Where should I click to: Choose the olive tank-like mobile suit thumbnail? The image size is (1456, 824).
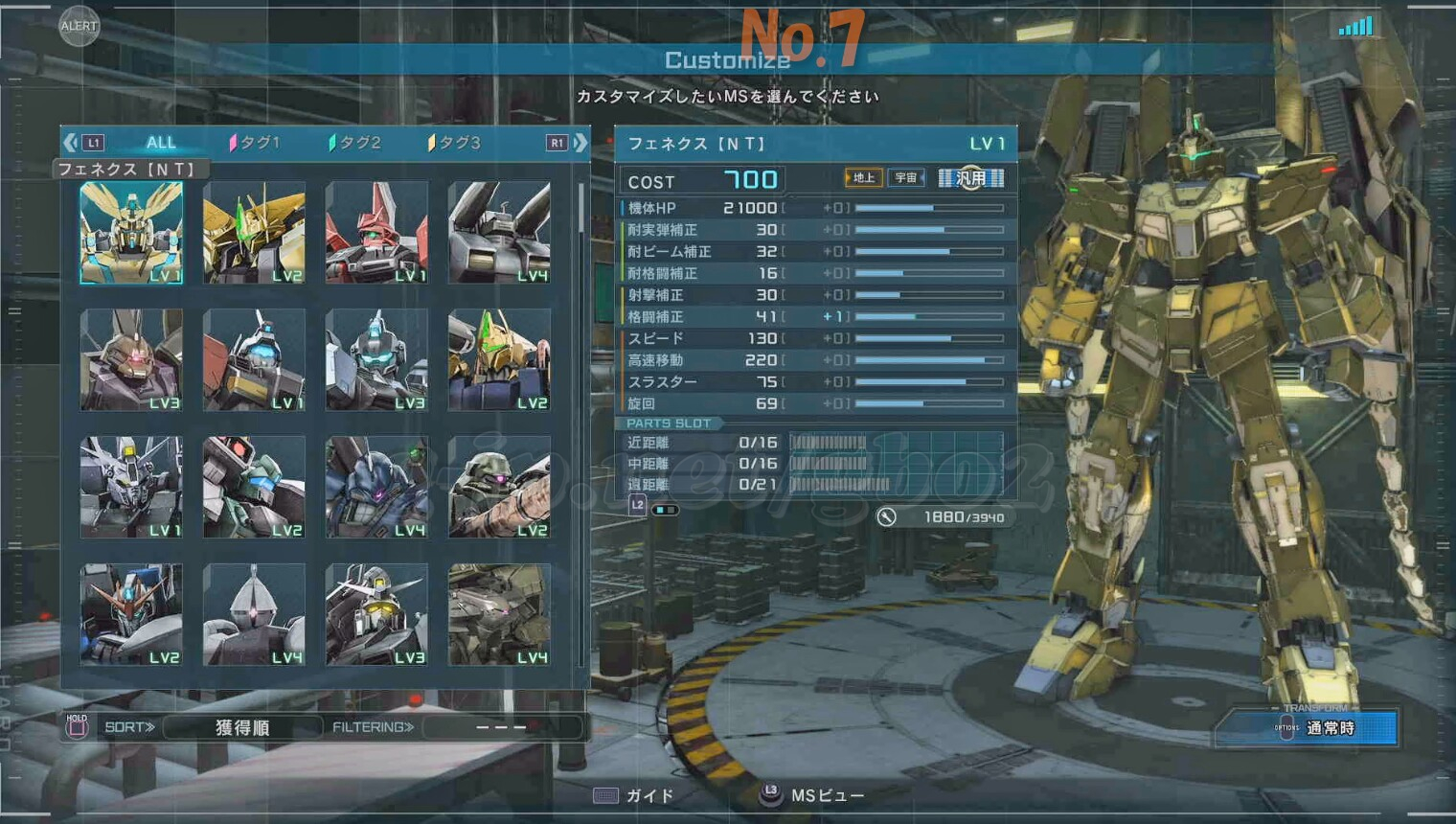[x=499, y=614]
